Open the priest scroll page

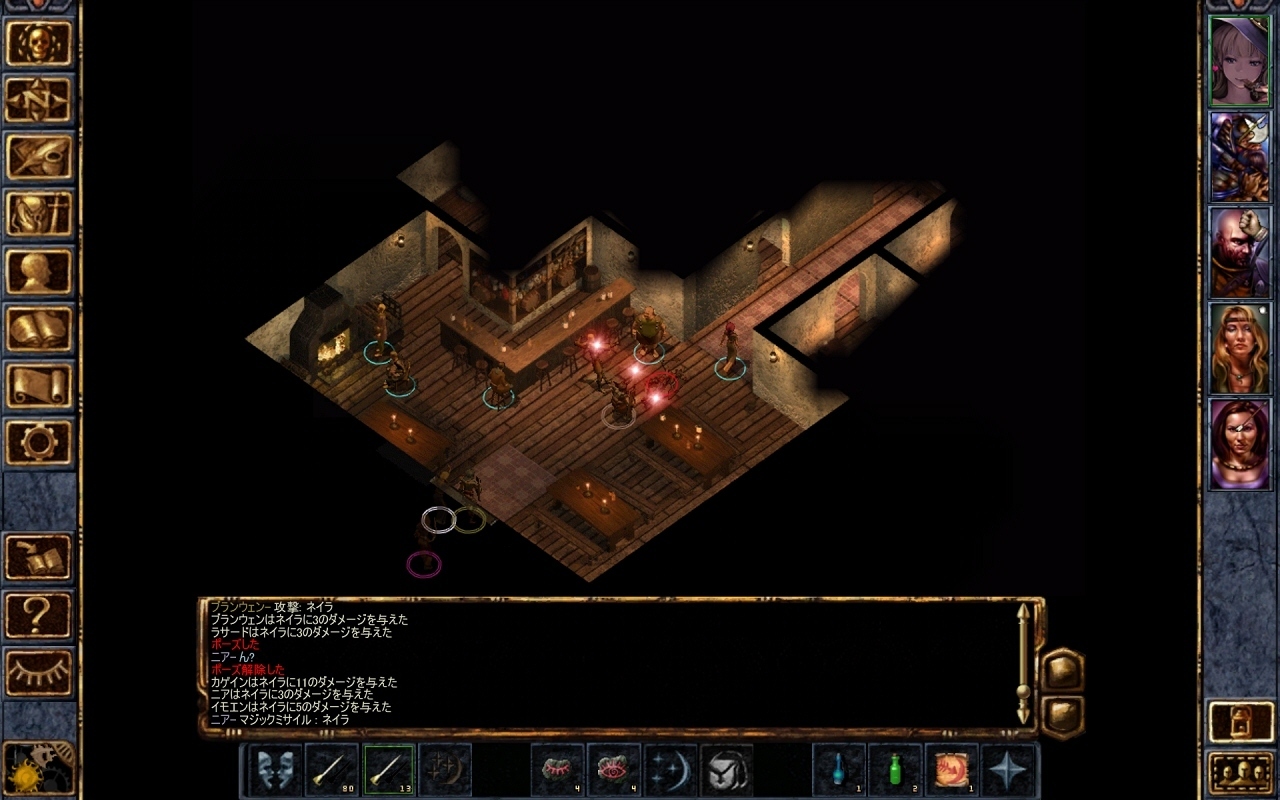coord(40,385)
